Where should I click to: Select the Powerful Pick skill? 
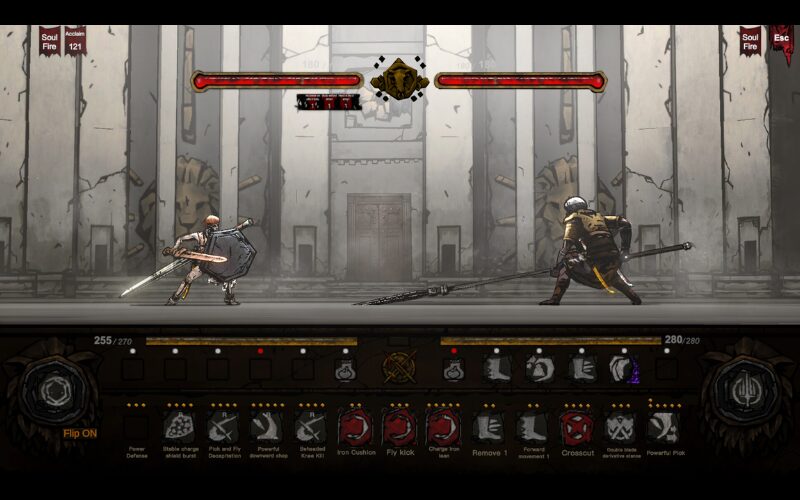(663, 428)
